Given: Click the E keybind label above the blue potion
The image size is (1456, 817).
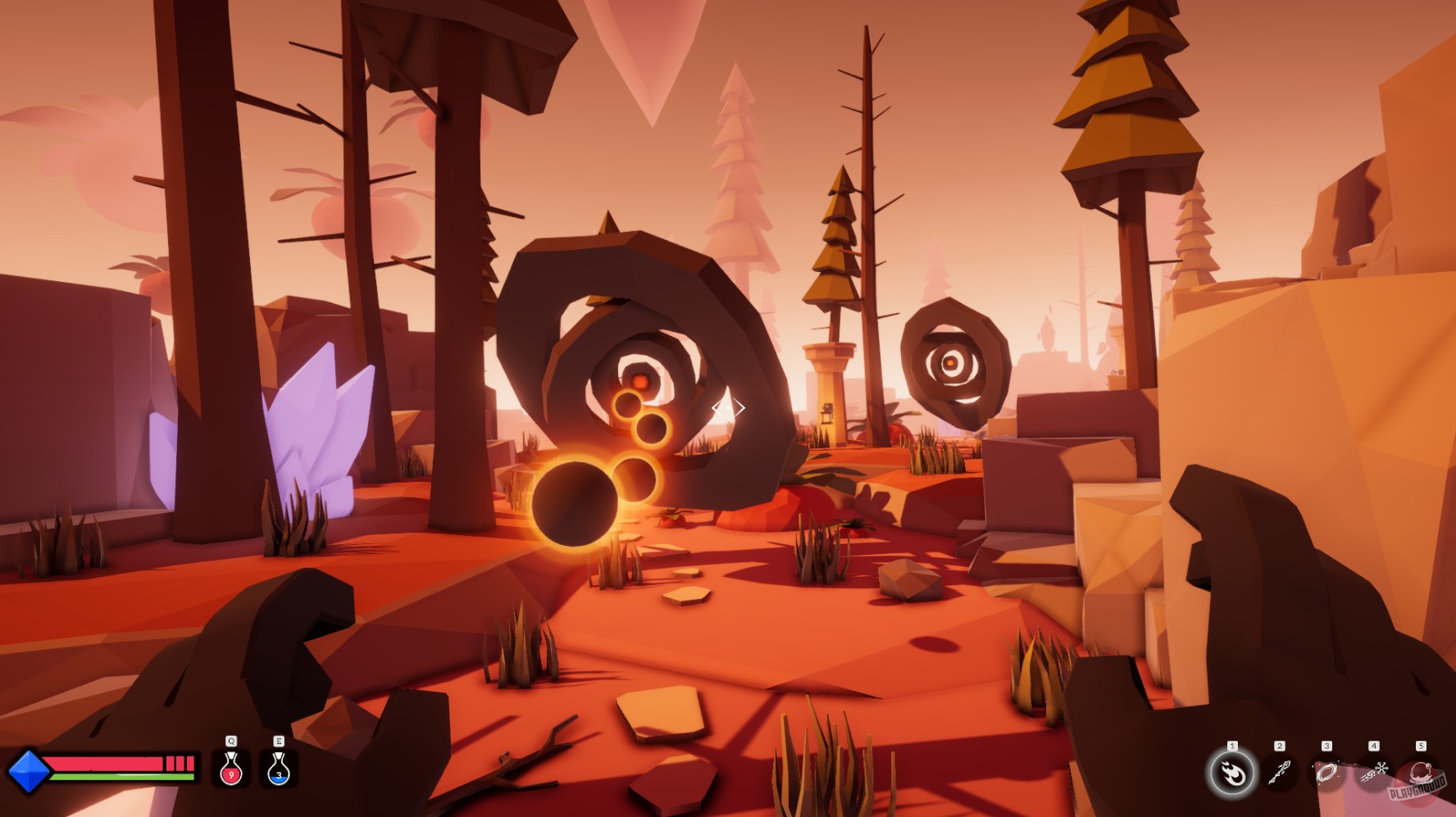Looking at the screenshot, I should point(279,741).
